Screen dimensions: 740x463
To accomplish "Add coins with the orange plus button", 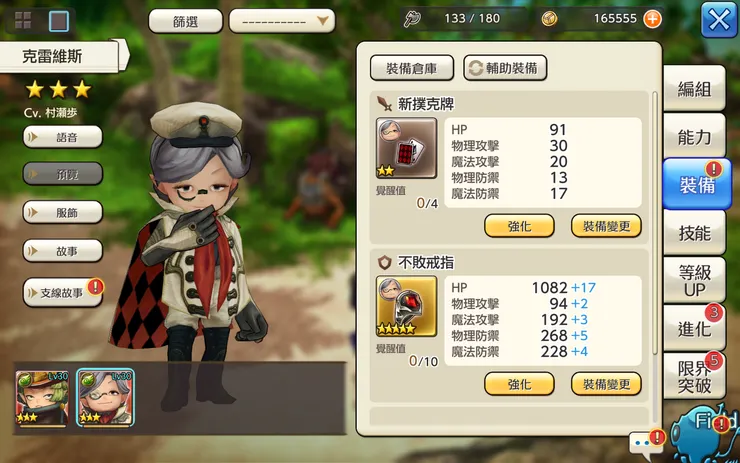I will (652, 19).
